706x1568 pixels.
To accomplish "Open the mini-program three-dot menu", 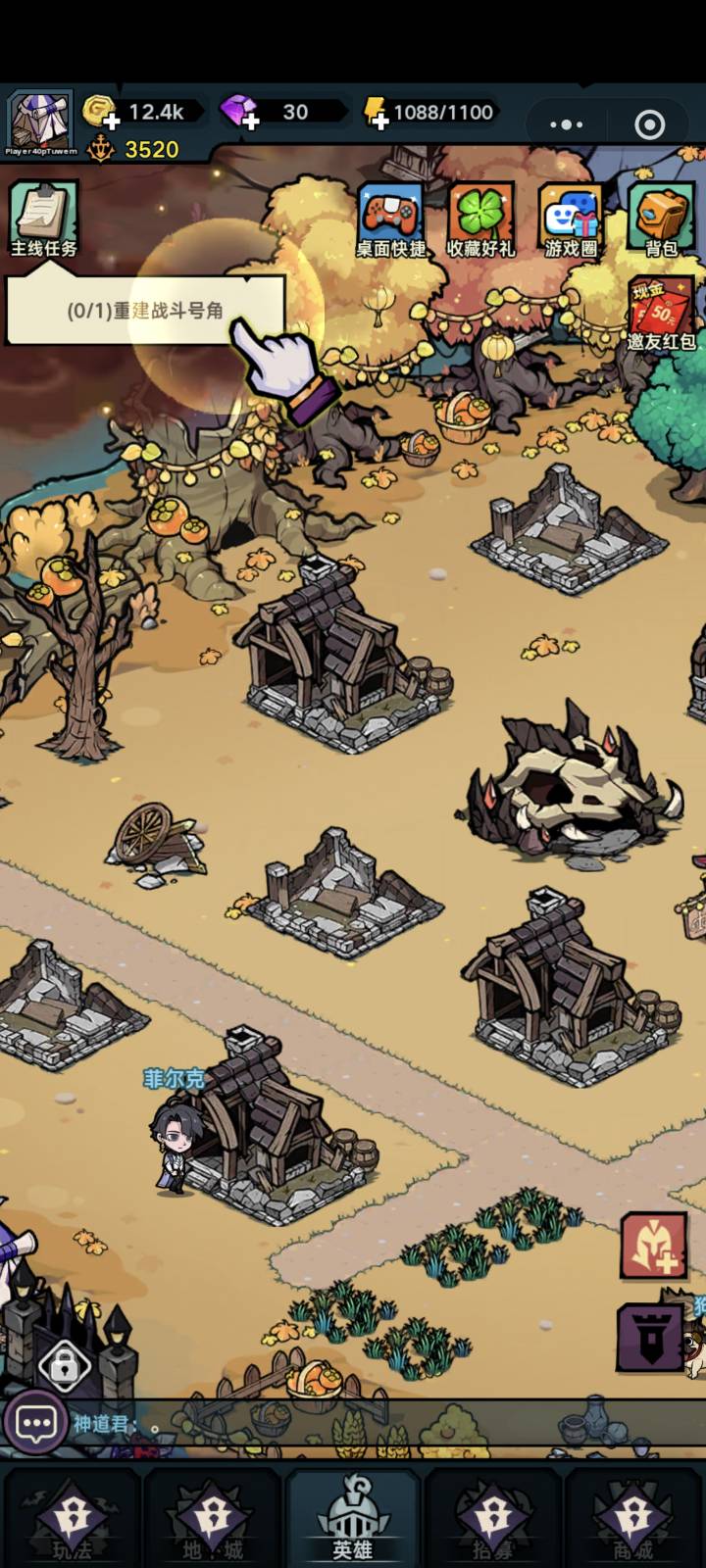I will [x=566, y=124].
